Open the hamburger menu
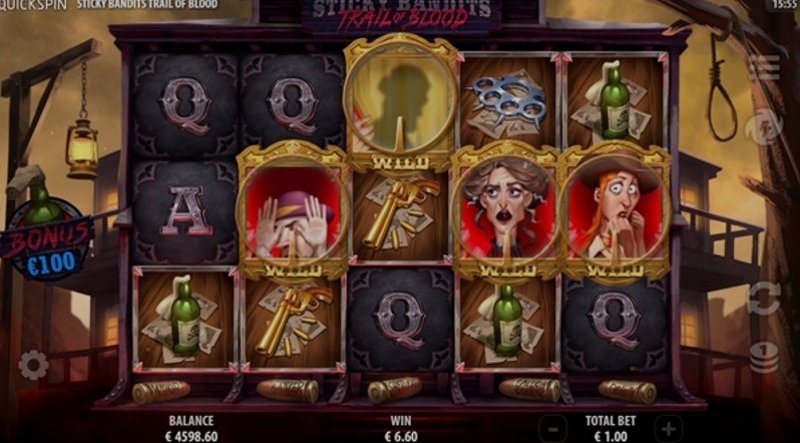 coord(764,67)
